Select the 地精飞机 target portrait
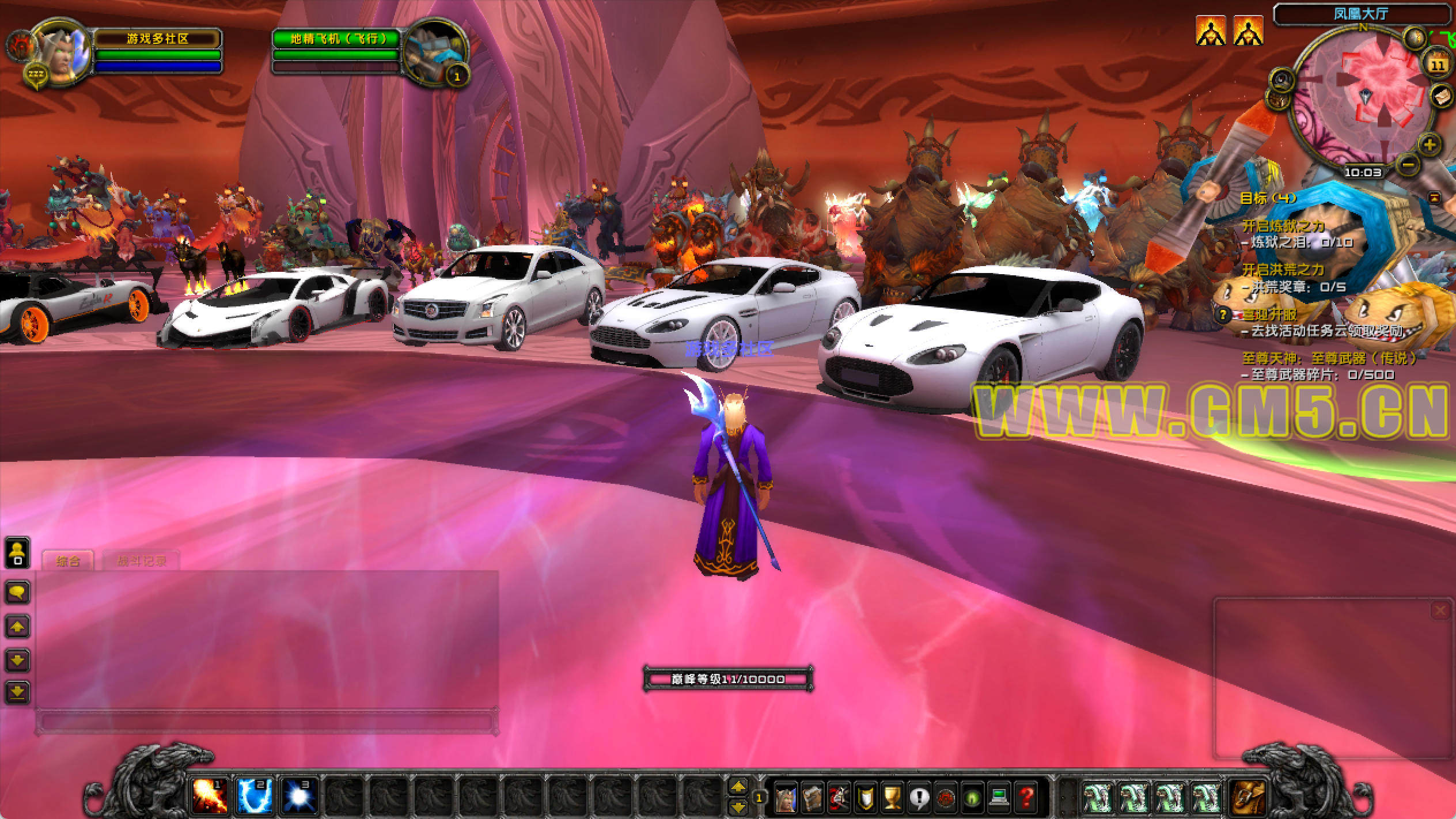Image resolution: width=1456 pixels, height=819 pixels. pyautogui.click(x=435, y=53)
